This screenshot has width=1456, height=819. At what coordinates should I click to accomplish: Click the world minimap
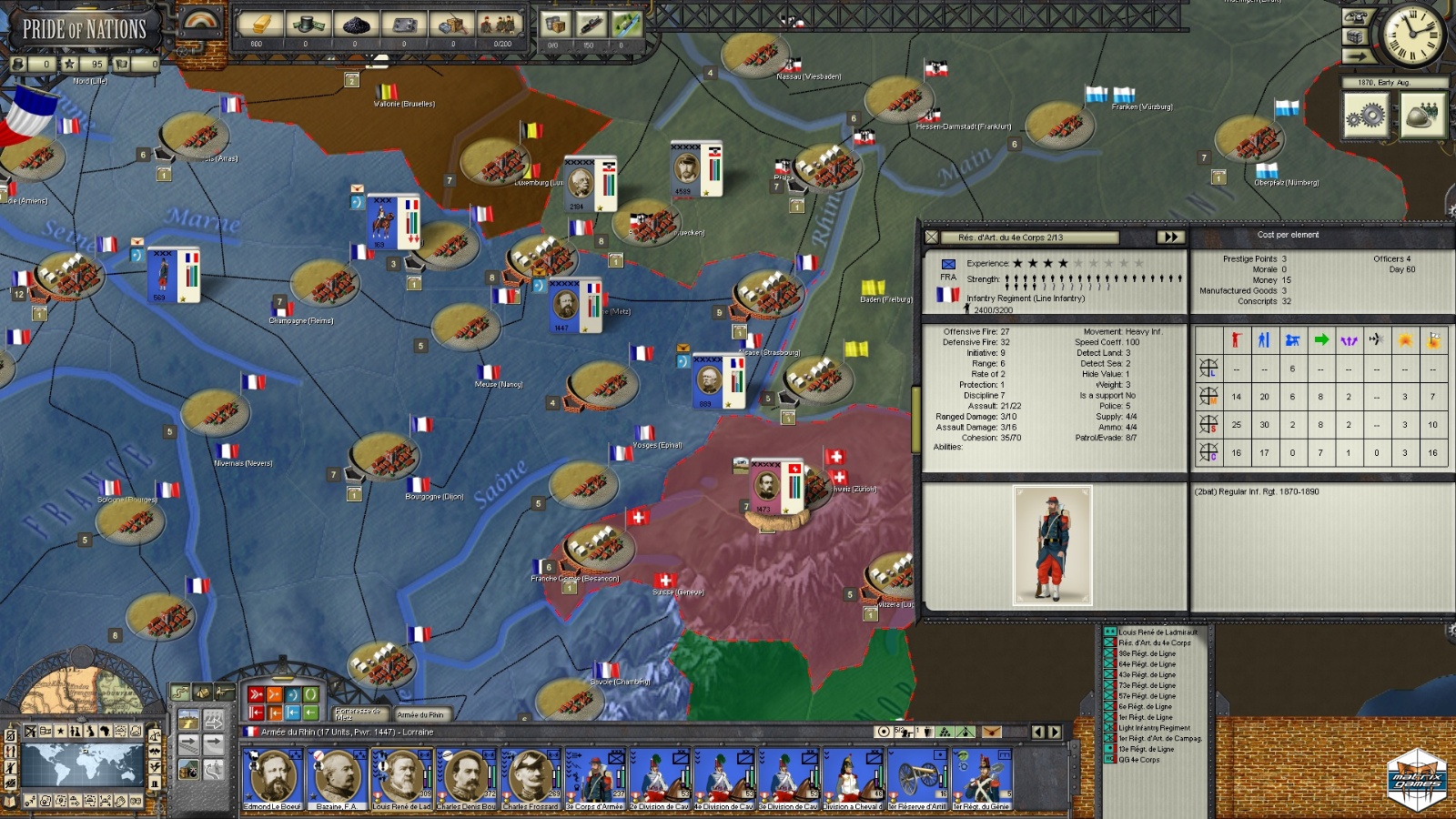pos(82,763)
